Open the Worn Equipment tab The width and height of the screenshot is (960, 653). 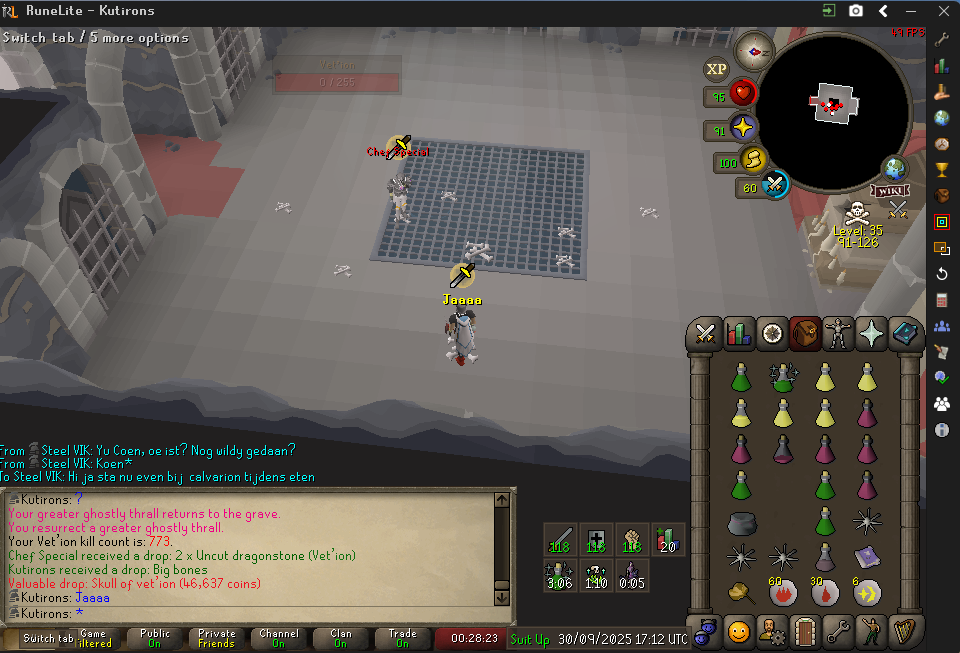click(838, 334)
